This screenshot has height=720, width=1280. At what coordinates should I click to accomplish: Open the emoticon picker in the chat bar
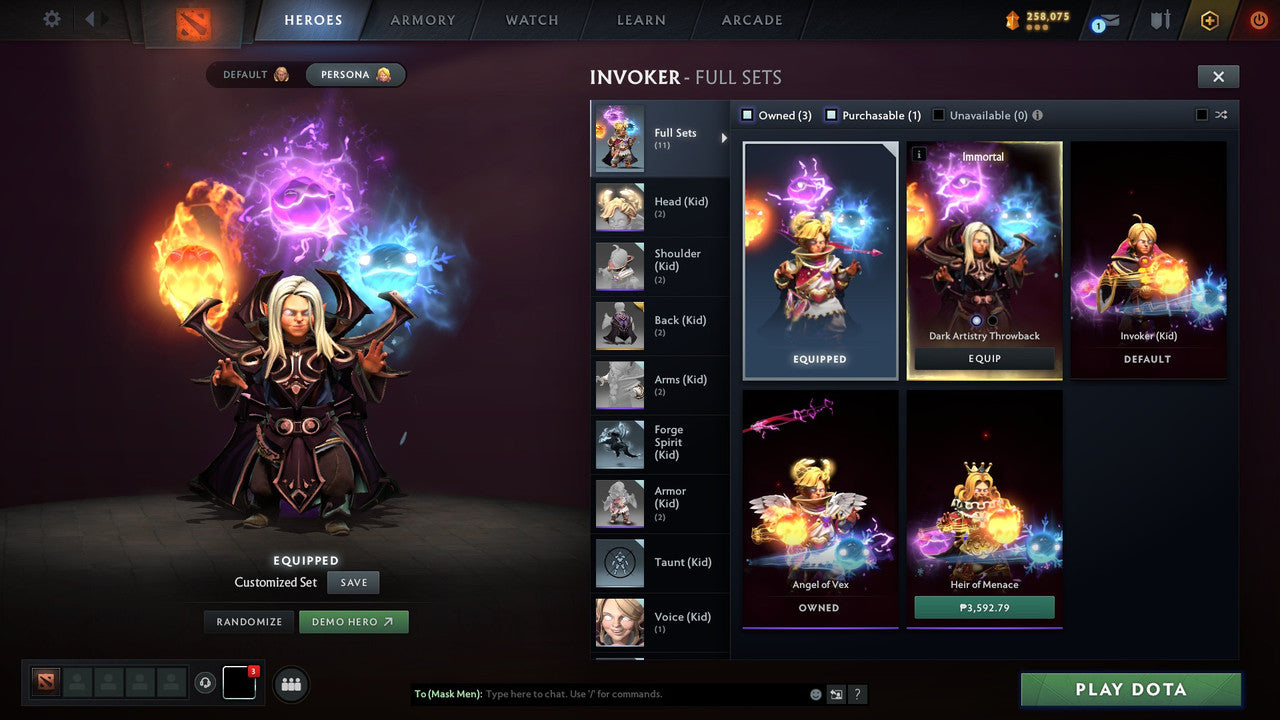[x=815, y=694]
